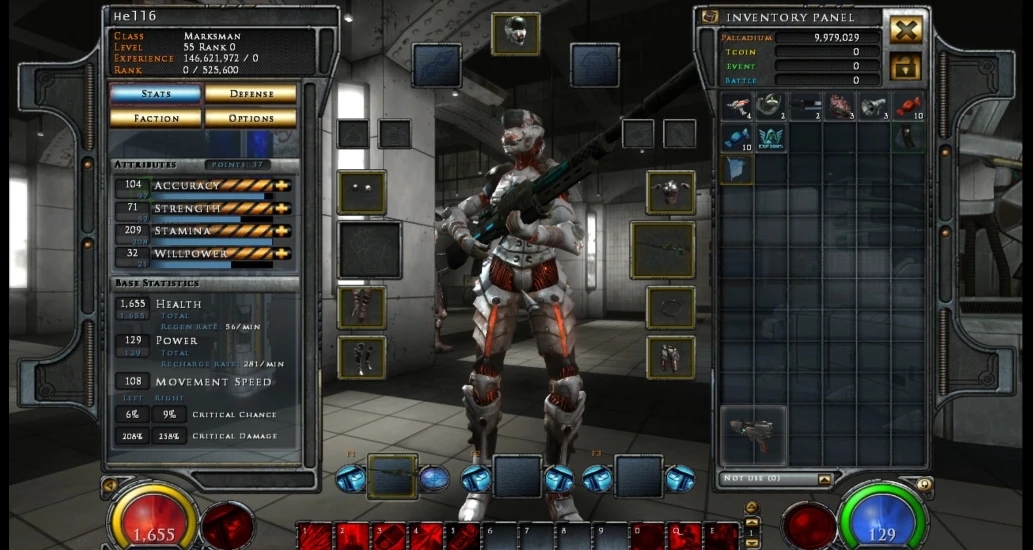Select the red candy stack in inventory
Image resolution: width=1033 pixels, height=550 pixels.
tap(908, 107)
